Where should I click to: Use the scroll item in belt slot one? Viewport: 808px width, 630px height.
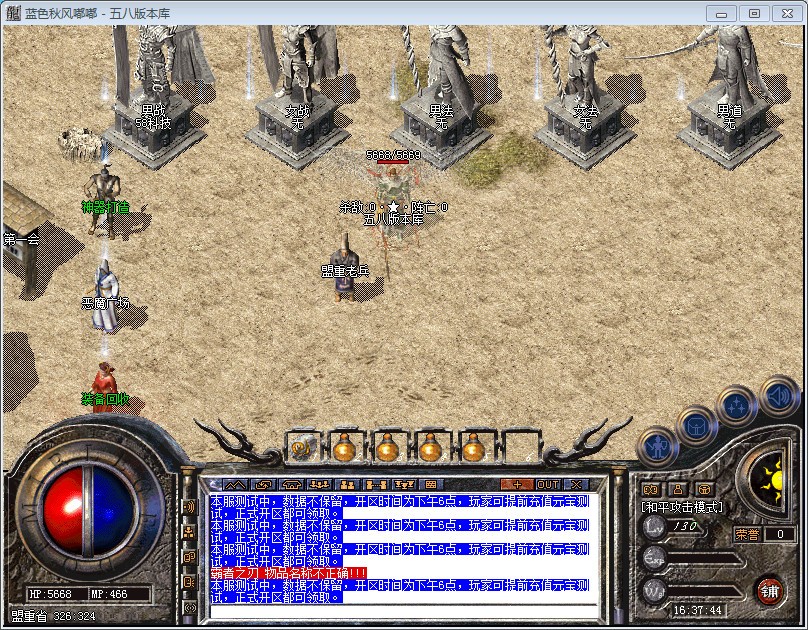300,447
